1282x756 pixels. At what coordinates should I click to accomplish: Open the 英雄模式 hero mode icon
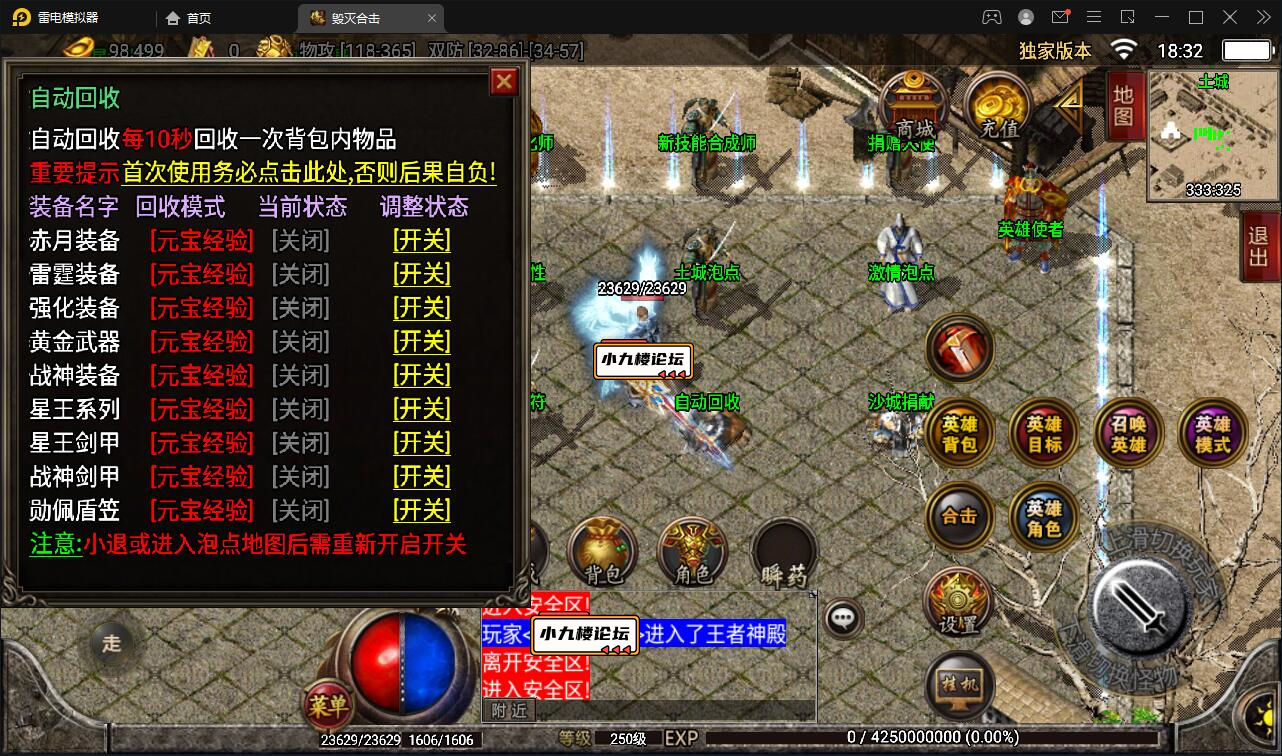click(x=1212, y=432)
